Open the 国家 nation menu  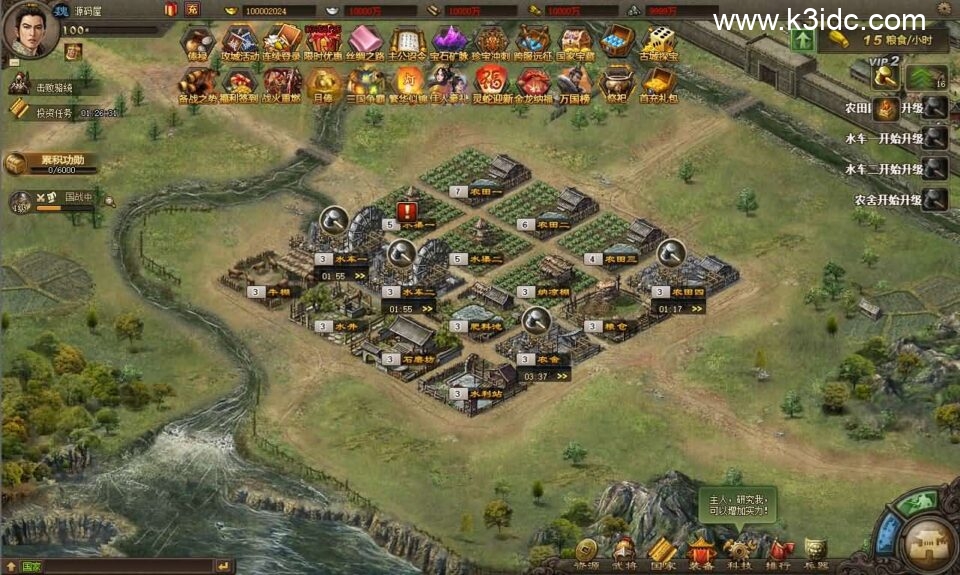(662, 551)
